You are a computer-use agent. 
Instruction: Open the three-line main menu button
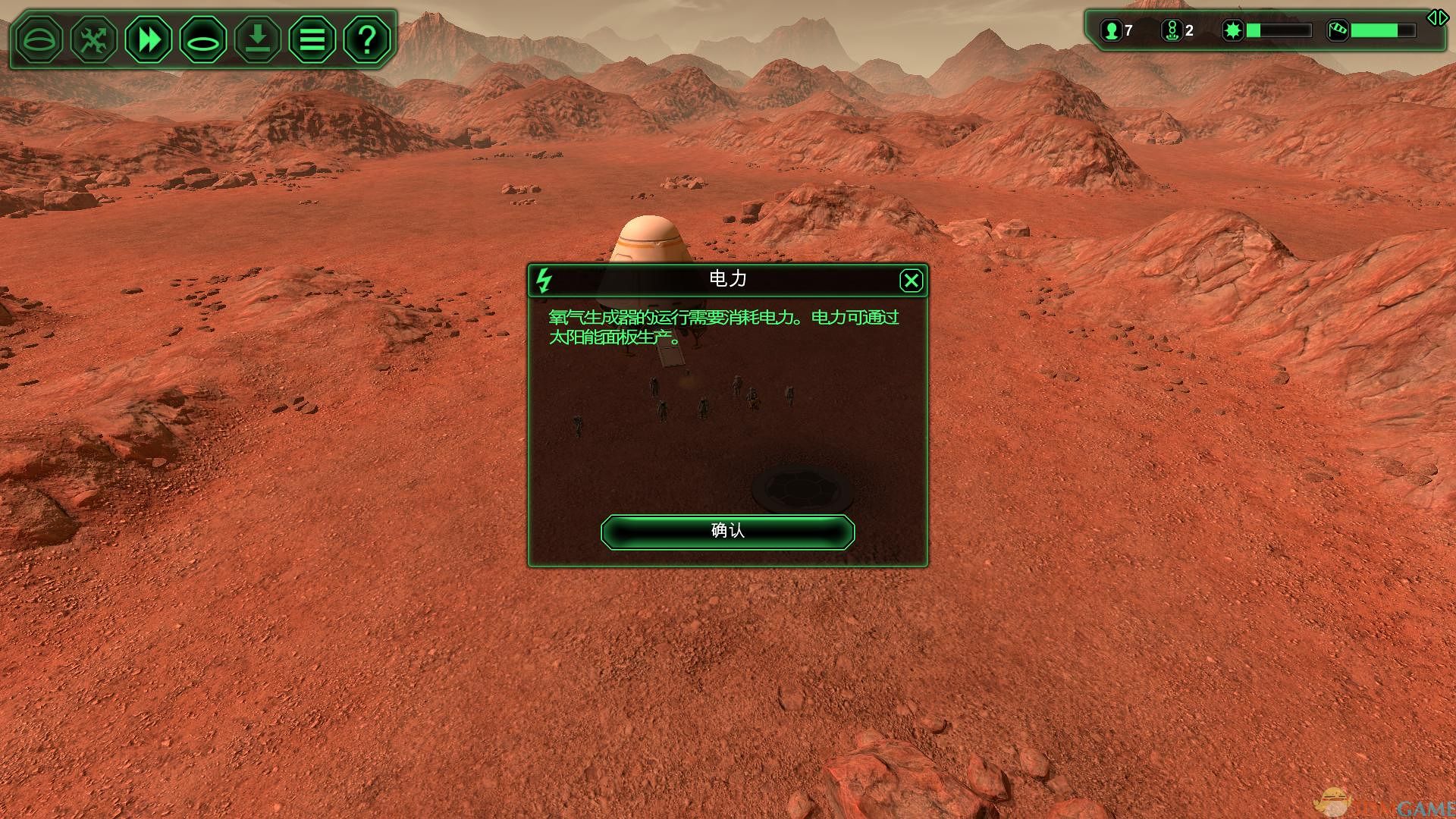(312, 39)
